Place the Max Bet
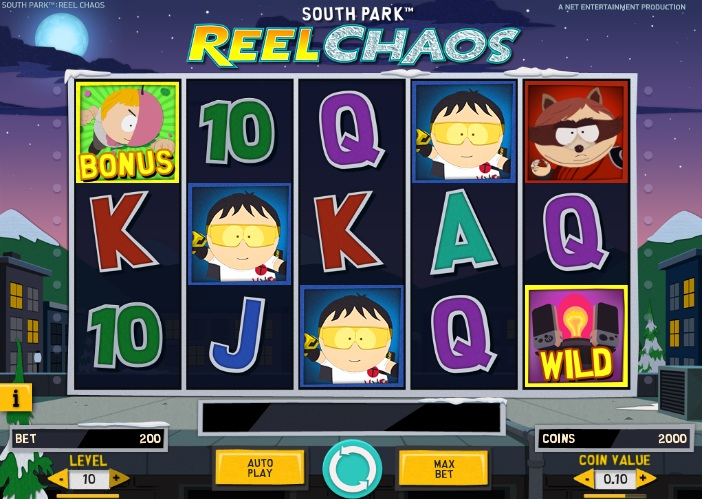 443,467
